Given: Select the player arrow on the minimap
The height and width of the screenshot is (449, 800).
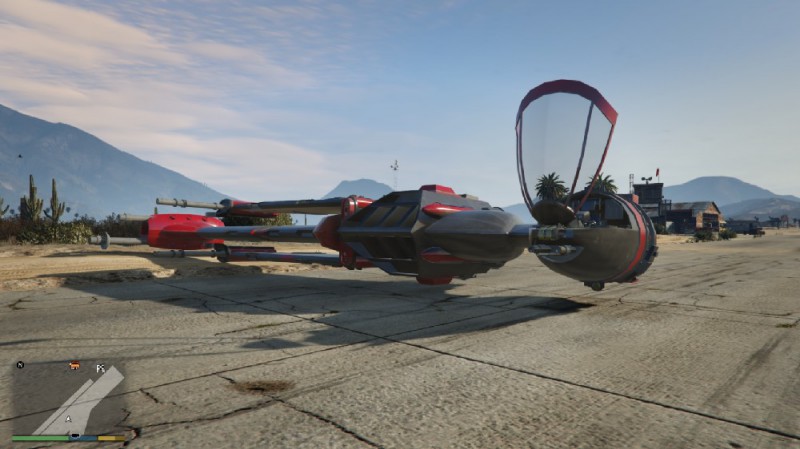Looking at the screenshot, I should coord(69,418).
